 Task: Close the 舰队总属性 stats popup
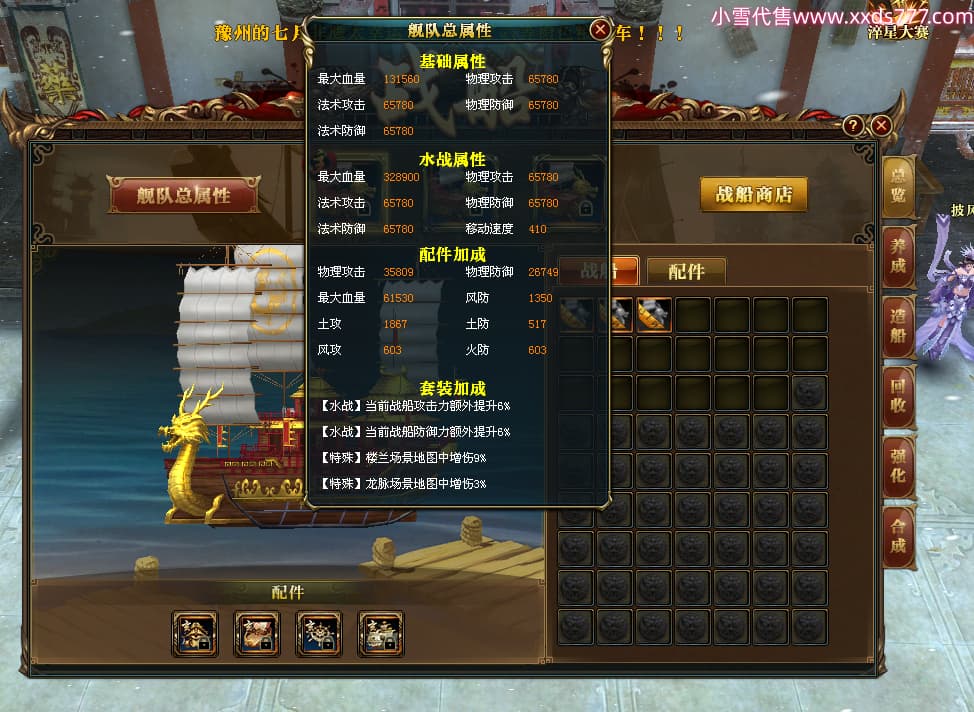(600, 30)
